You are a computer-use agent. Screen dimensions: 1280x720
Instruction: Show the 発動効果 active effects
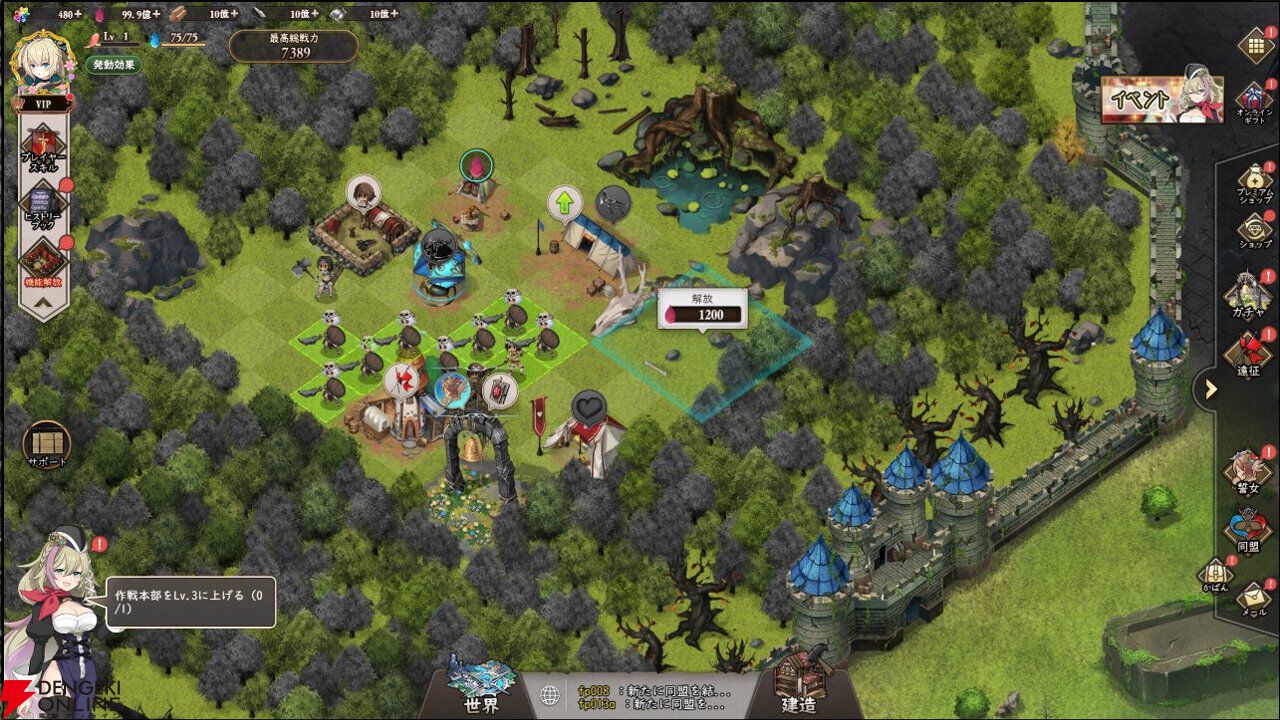point(112,65)
